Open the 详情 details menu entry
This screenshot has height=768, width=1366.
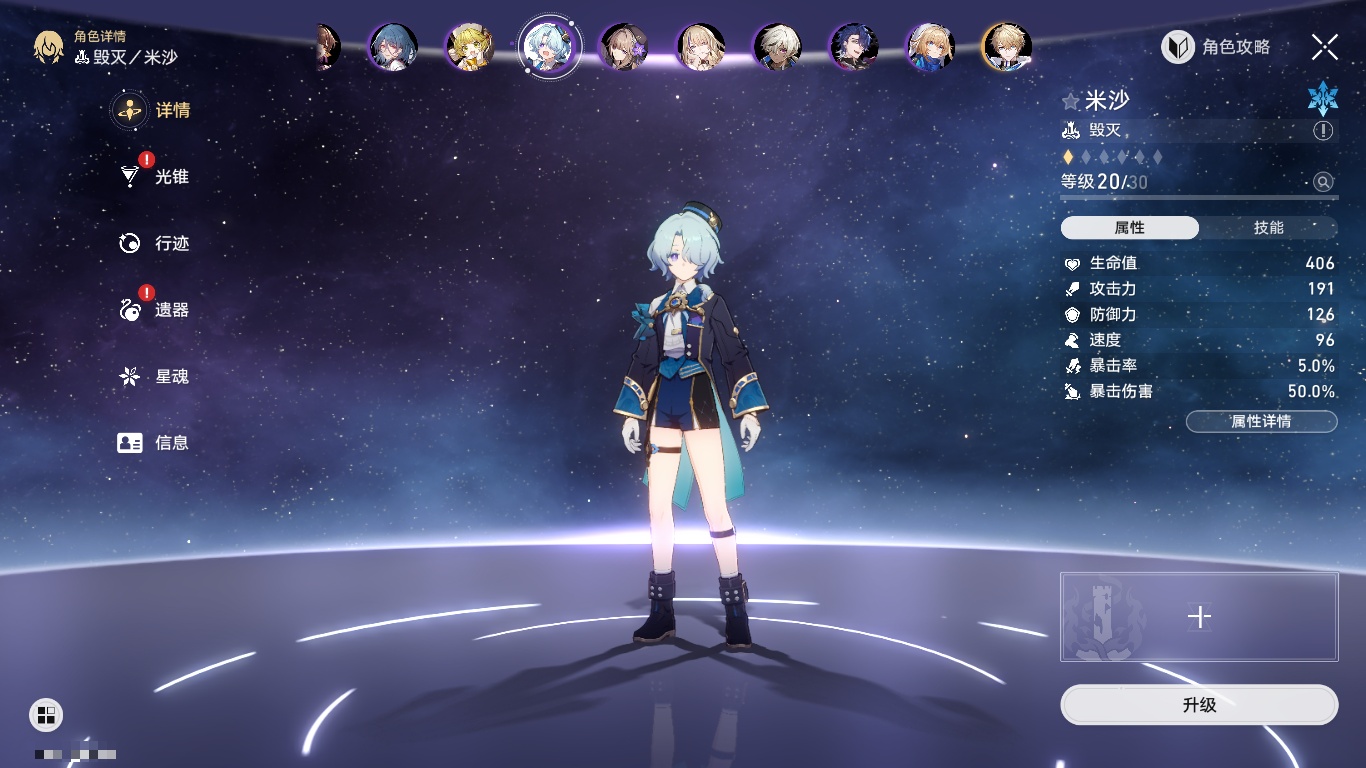tap(152, 110)
